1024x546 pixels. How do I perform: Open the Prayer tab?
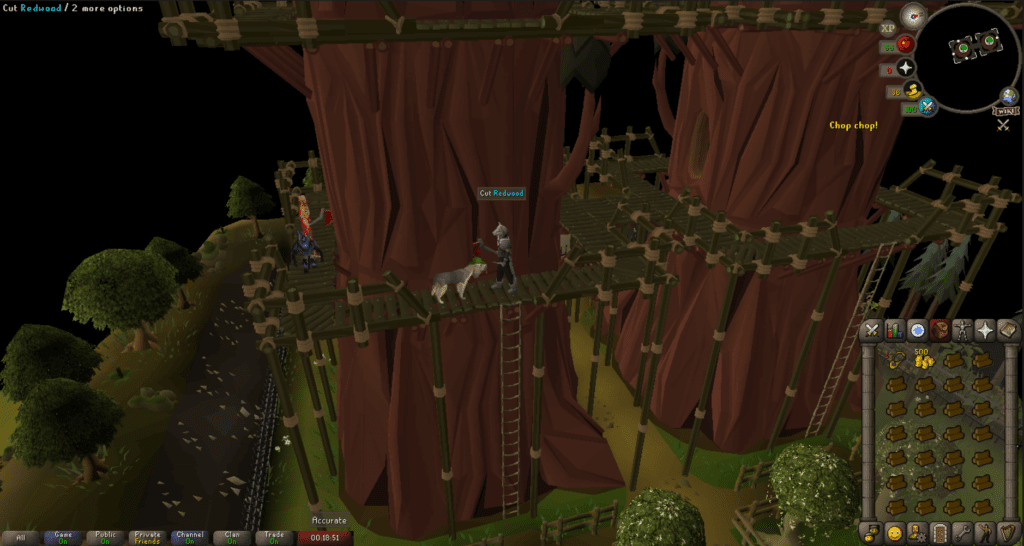(986, 330)
